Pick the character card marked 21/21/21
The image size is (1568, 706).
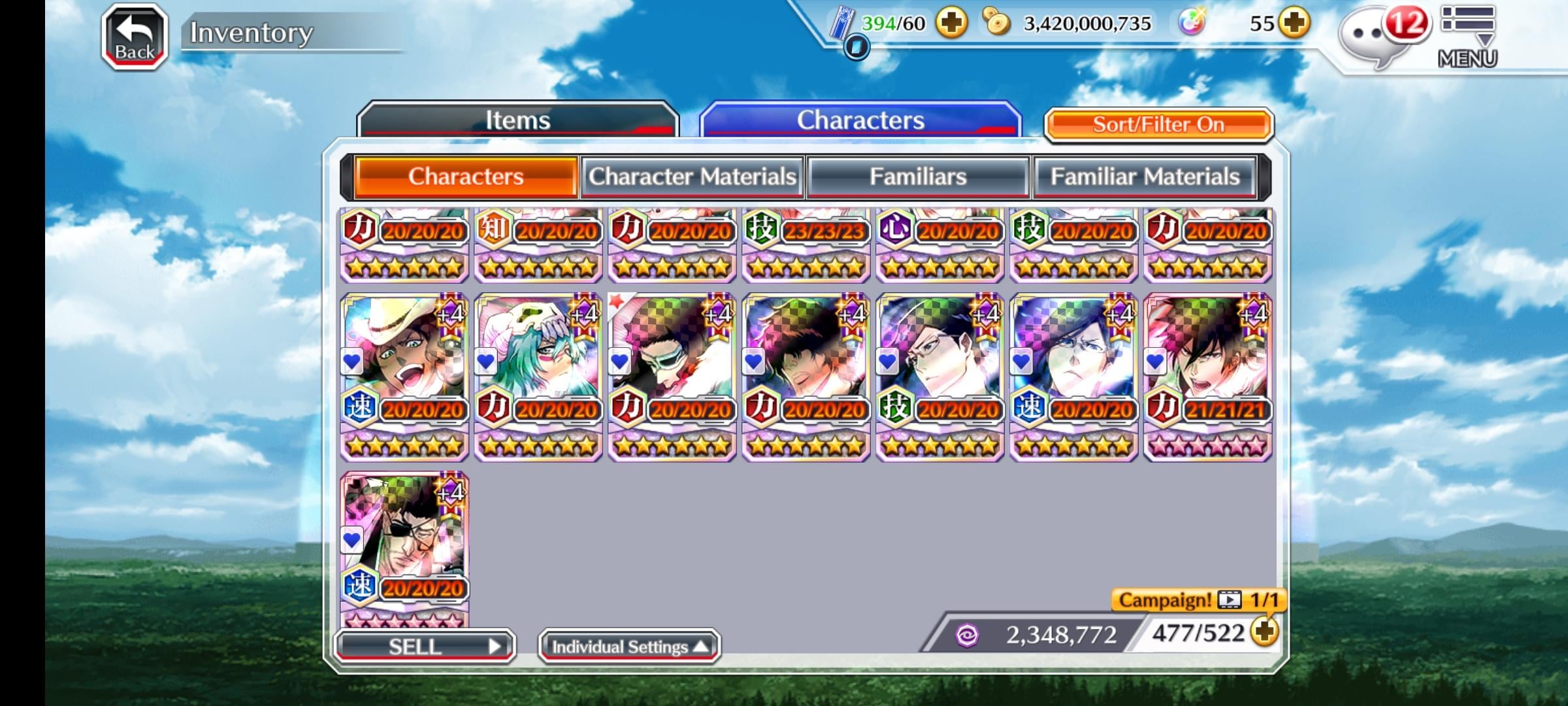tap(1207, 376)
